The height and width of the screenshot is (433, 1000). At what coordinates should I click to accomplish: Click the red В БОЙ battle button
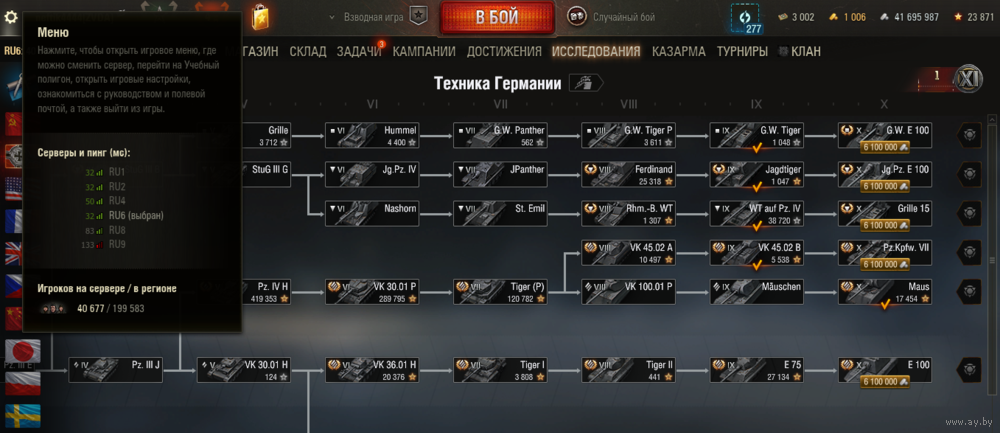click(x=499, y=17)
